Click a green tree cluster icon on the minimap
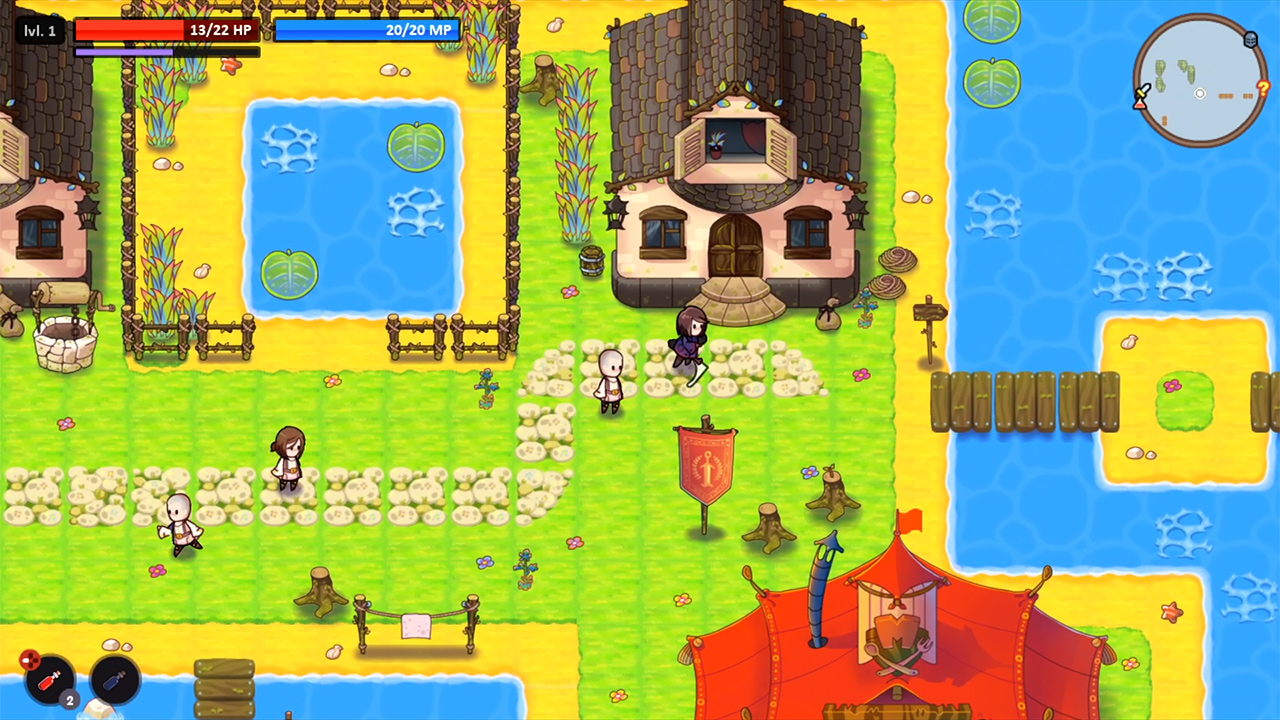The height and width of the screenshot is (720, 1280). 1161,68
